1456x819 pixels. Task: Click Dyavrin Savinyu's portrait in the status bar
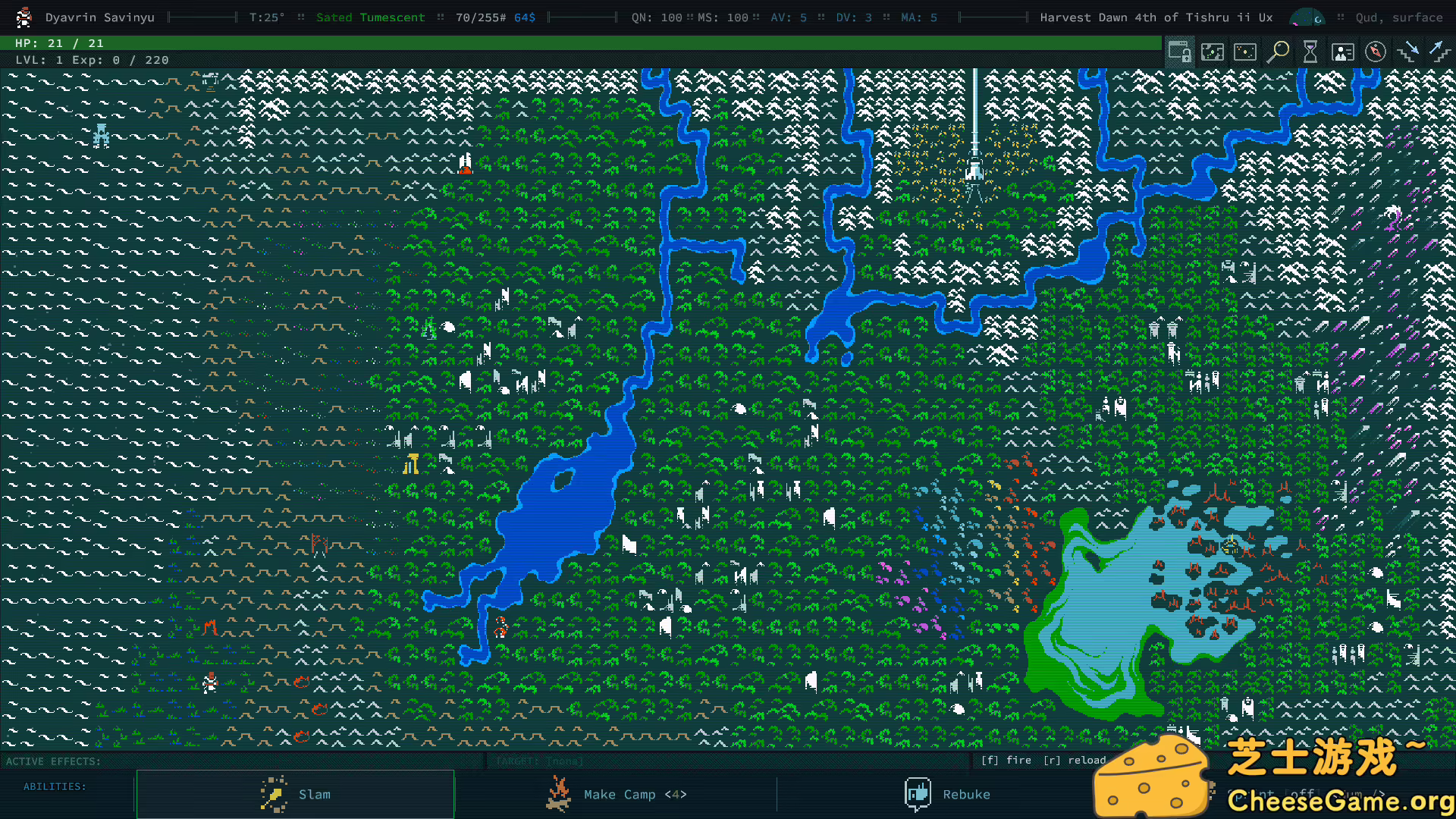pyautogui.click(x=23, y=17)
